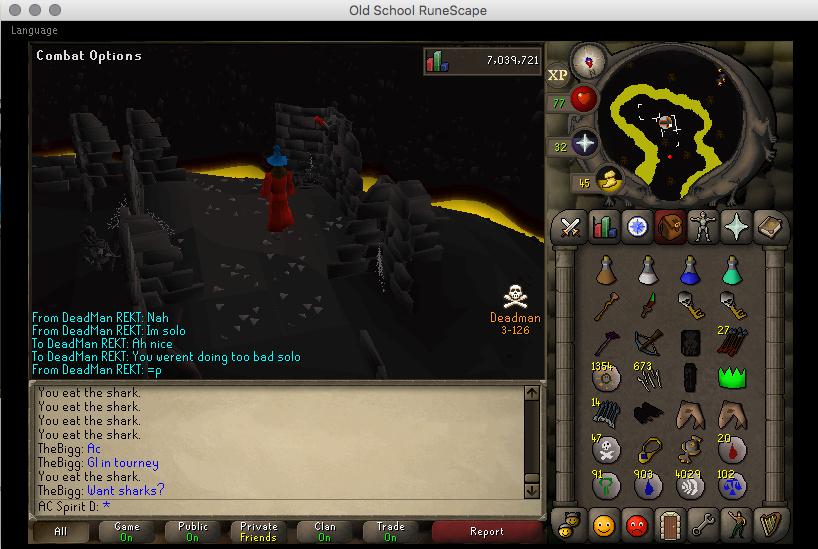Toggle the XP drops button

click(558, 74)
